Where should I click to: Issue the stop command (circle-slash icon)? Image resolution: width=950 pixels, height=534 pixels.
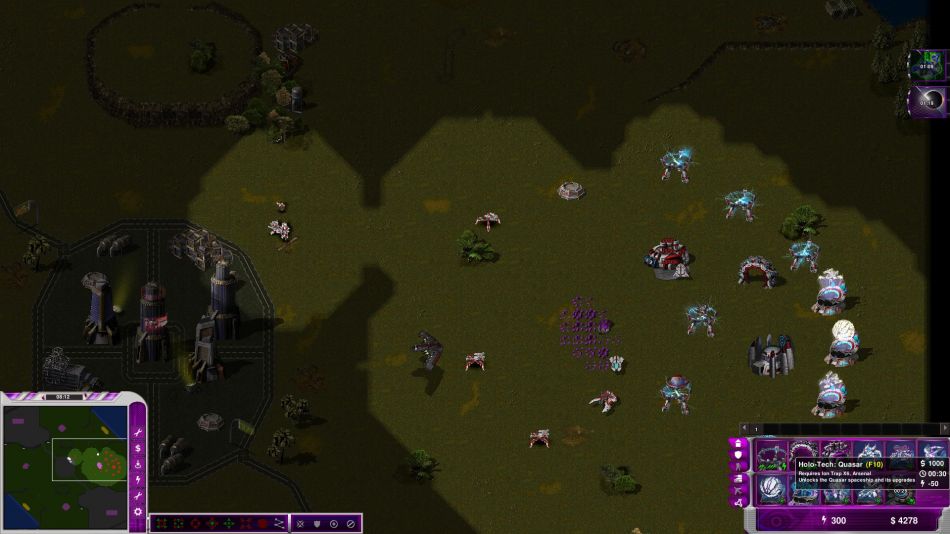point(350,523)
